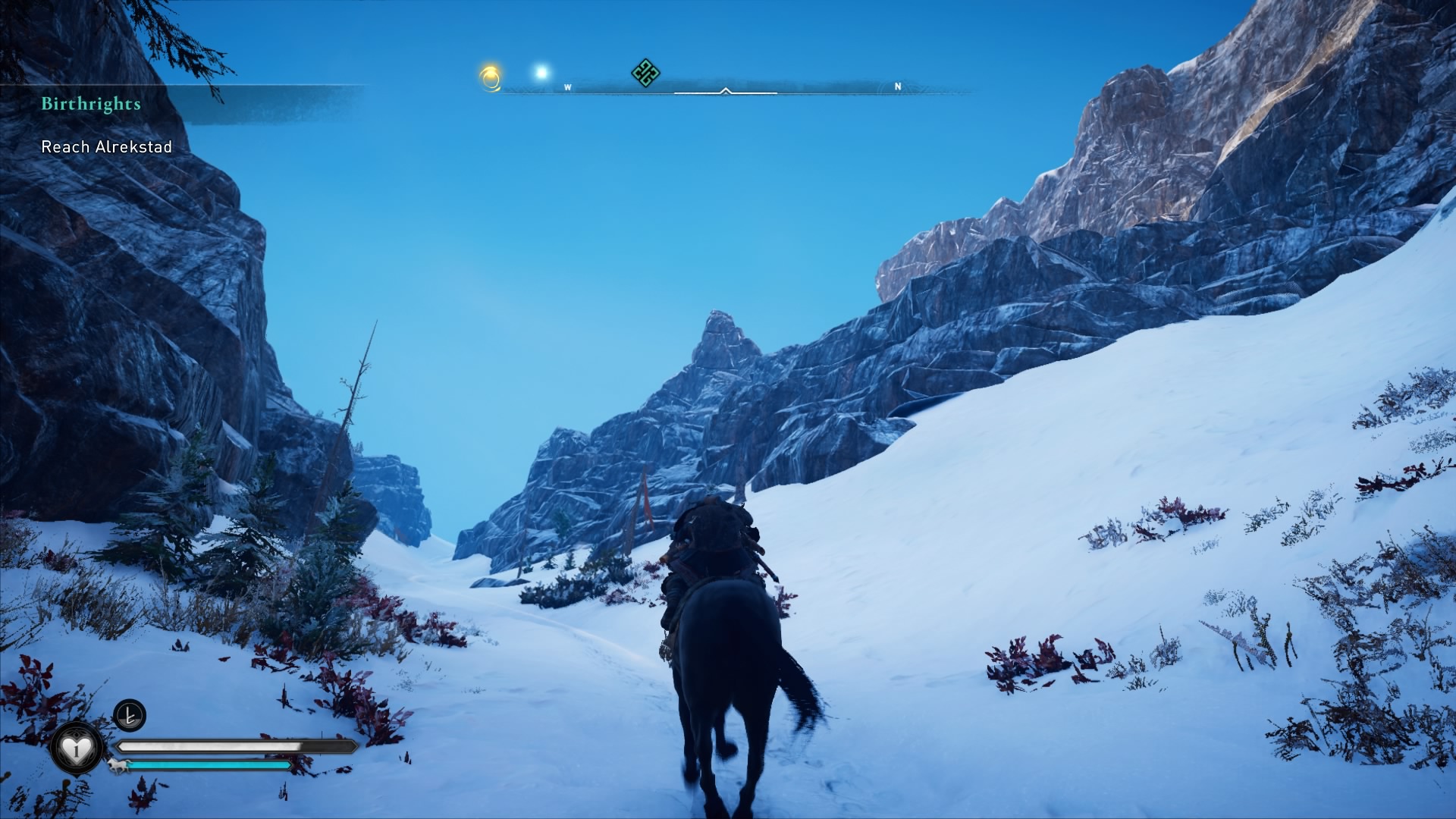
Task: Toggle the Birthrights quest tracker
Action: coord(91,105)
